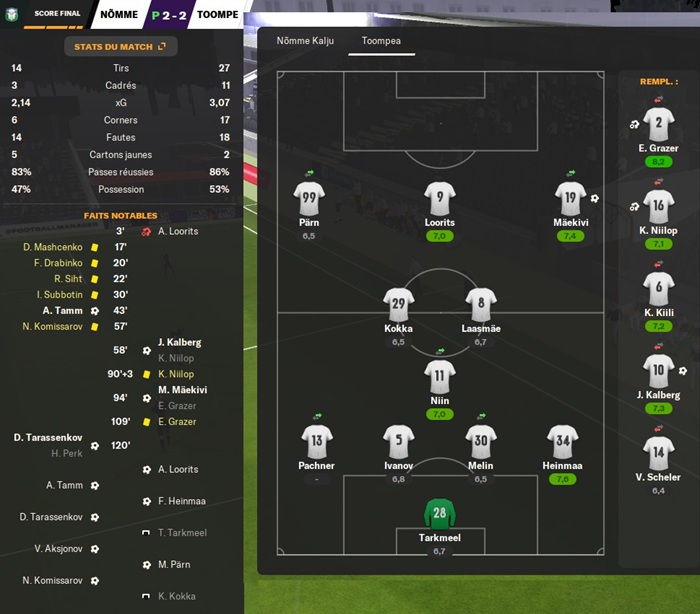Choose substitute K. Niilop number 16

click(658, 207)
